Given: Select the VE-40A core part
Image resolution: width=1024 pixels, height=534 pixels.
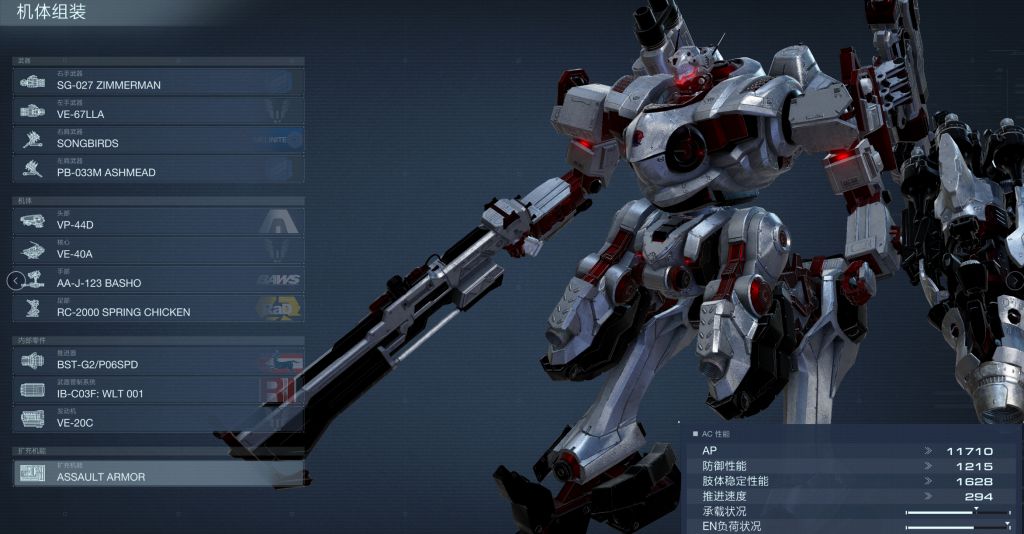Looking at the screenshot, I should coord(158,250).
